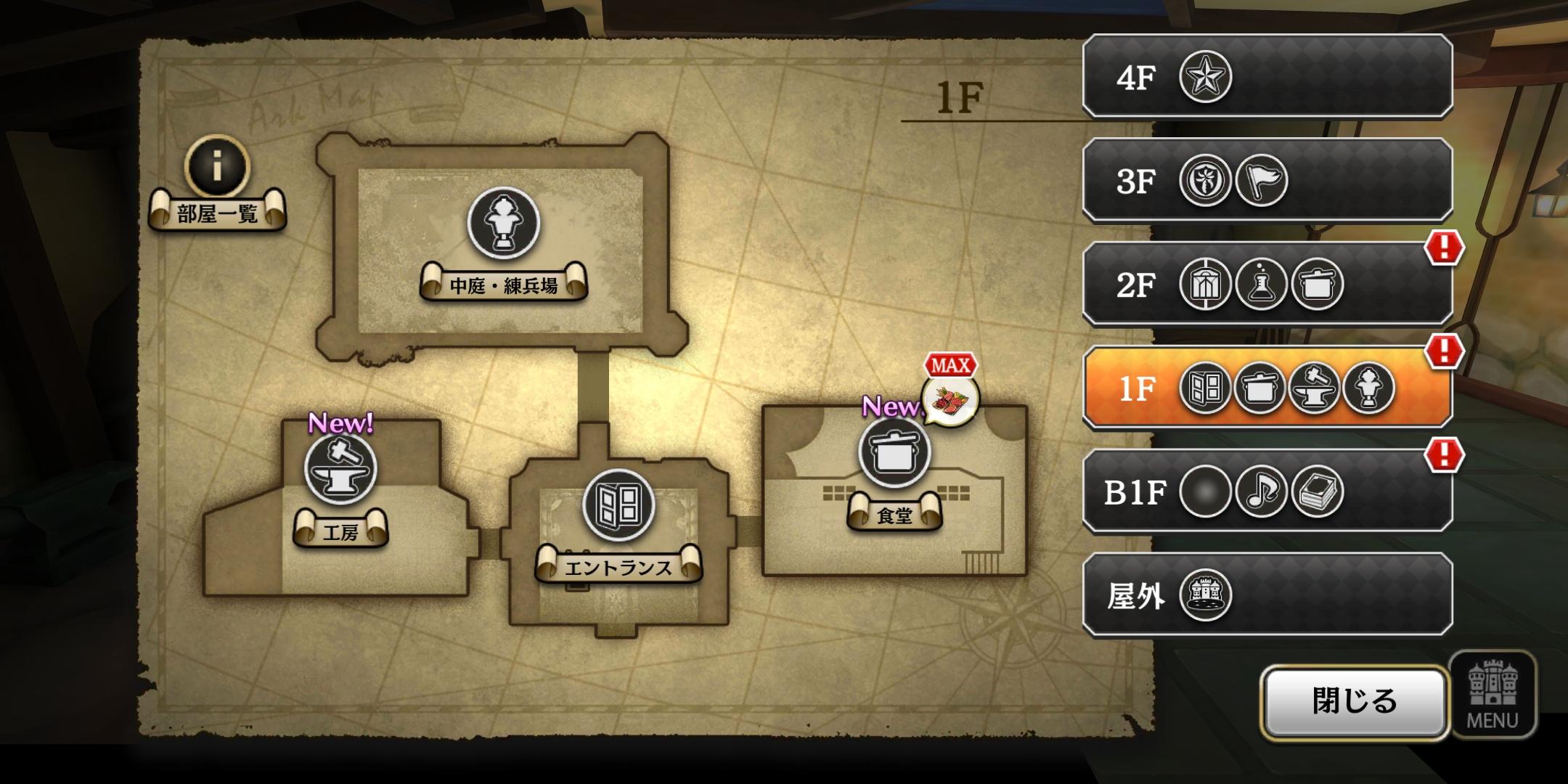Image resolution: width=1568 pixels, height=784 pixels.
Task: Open the castle MENU button
Action: pos(1493,695)
